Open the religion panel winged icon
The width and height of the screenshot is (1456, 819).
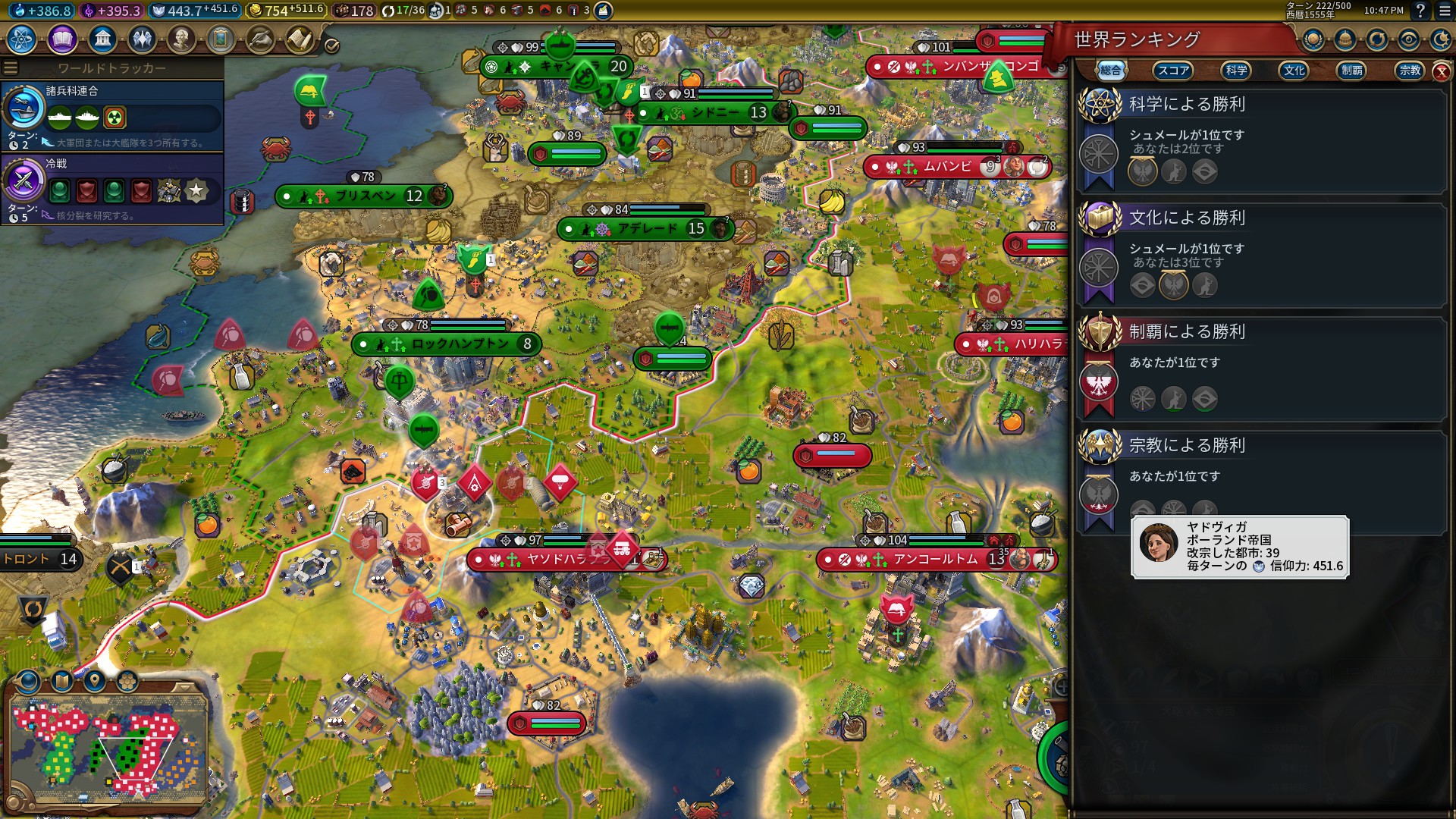[x=142, y=39]
